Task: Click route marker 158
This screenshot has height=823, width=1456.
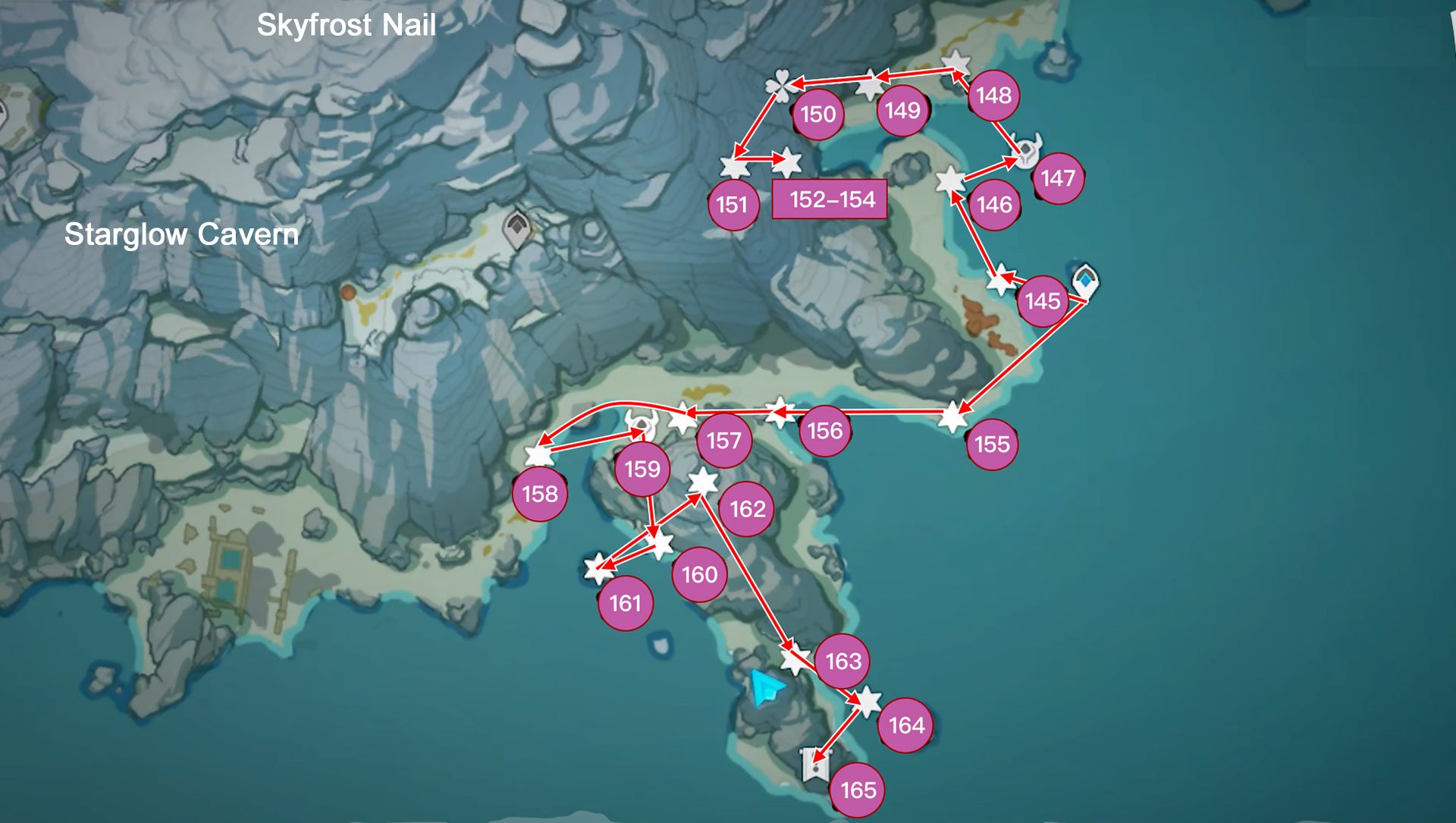Action: point(540,493)
